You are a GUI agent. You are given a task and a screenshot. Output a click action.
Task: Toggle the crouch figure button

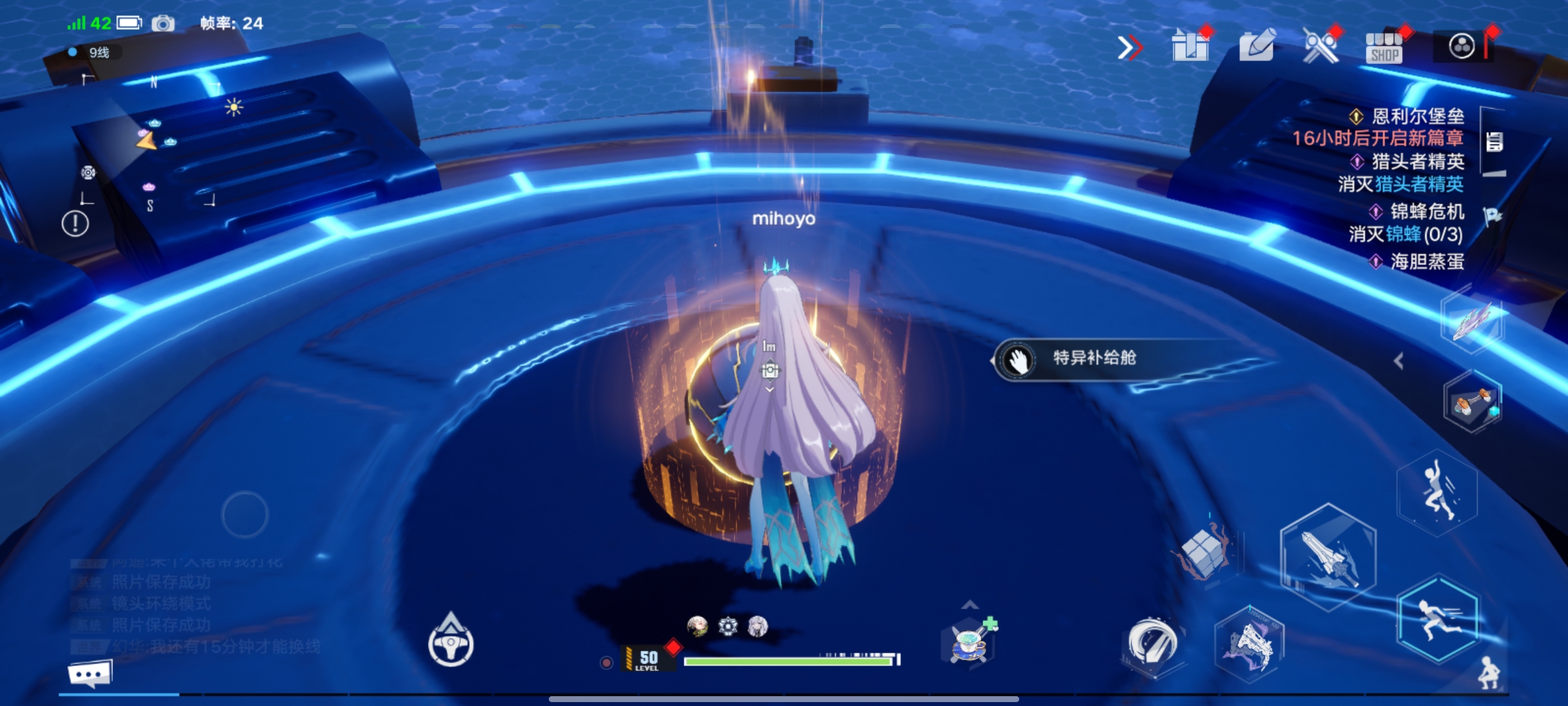[1489, 672]
